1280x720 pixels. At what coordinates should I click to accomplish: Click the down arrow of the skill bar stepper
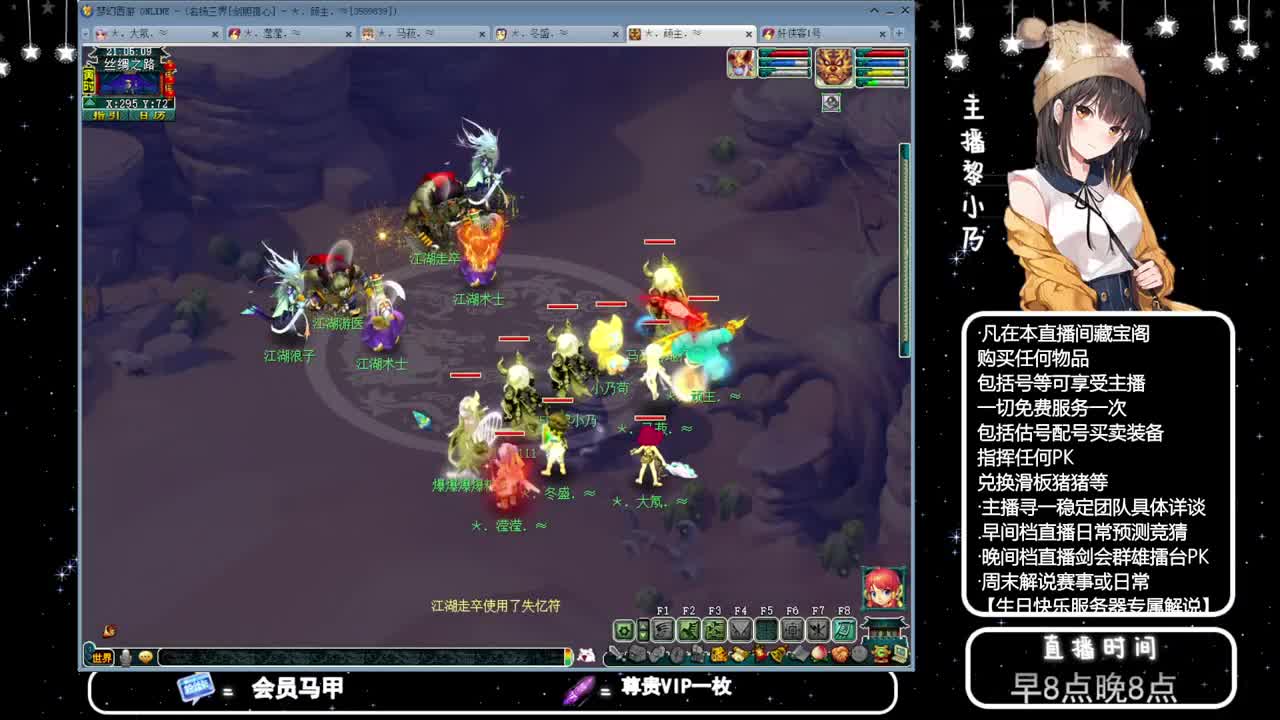pyautogui.click(x=643, y=636)
